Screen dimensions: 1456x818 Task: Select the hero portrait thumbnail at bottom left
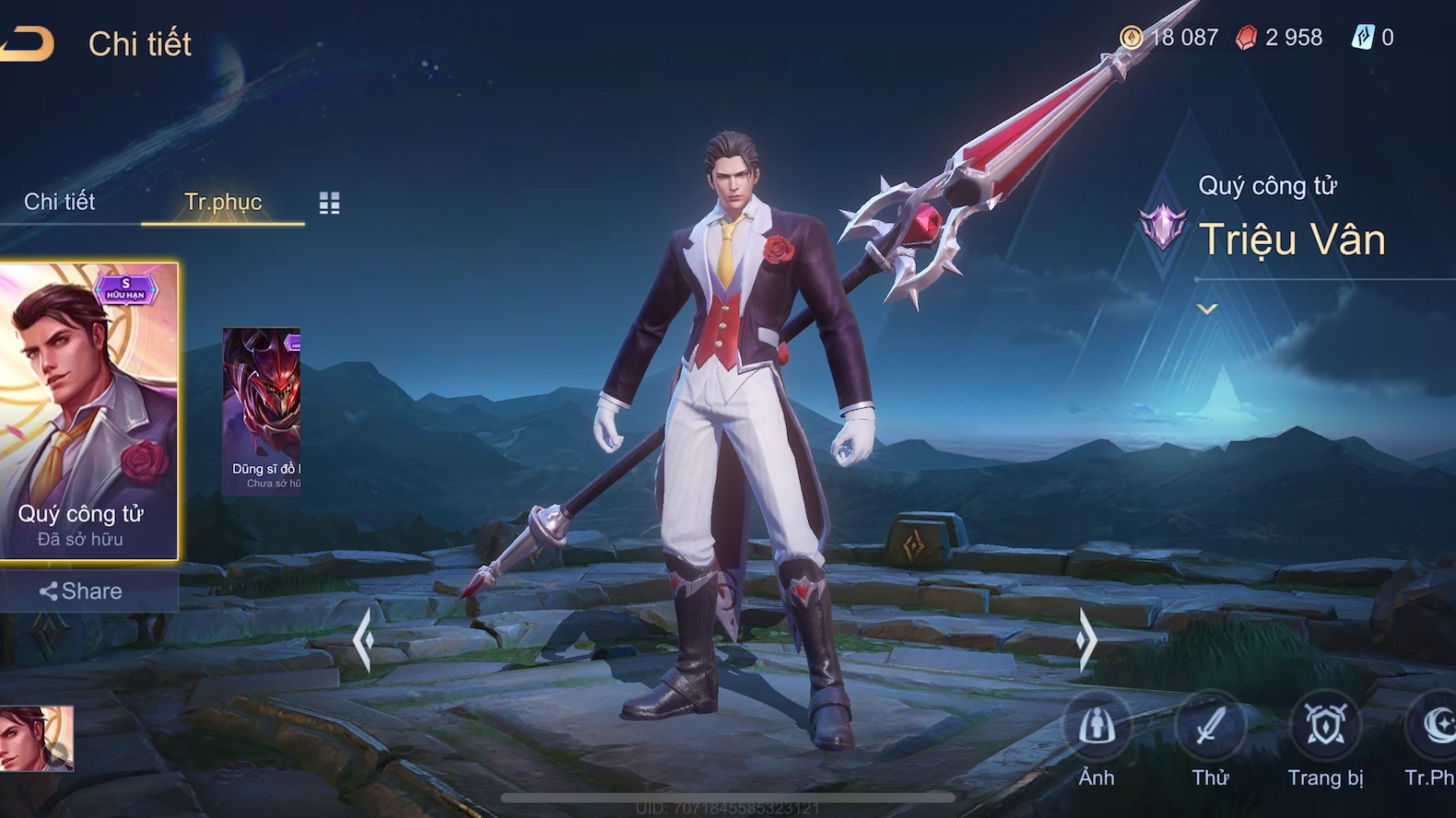point(37,738)
